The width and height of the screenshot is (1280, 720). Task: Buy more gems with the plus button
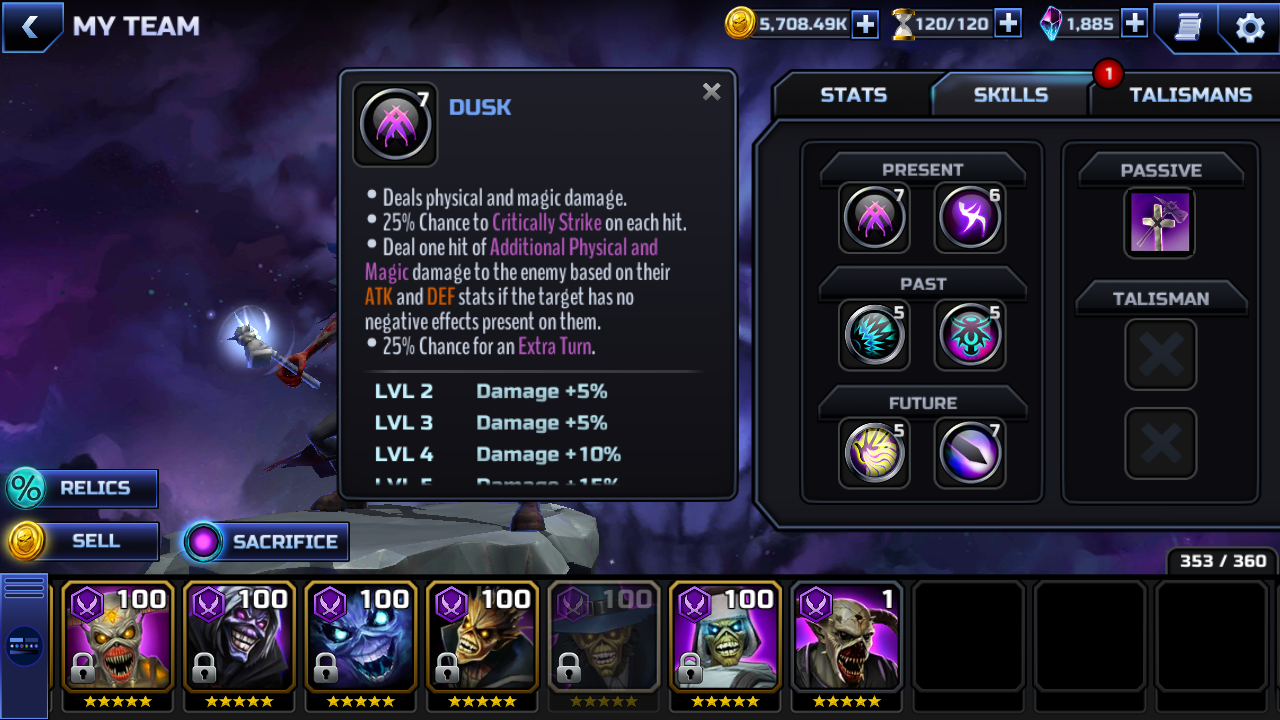pyautogui.click(x=1134, y=24)
